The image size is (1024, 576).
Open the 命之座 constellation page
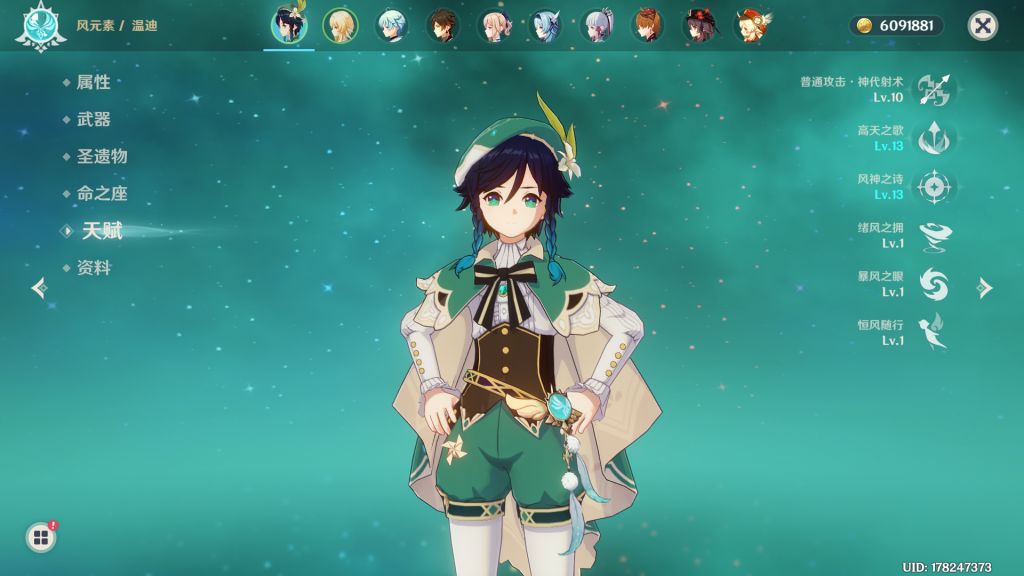tap(102, 193)
